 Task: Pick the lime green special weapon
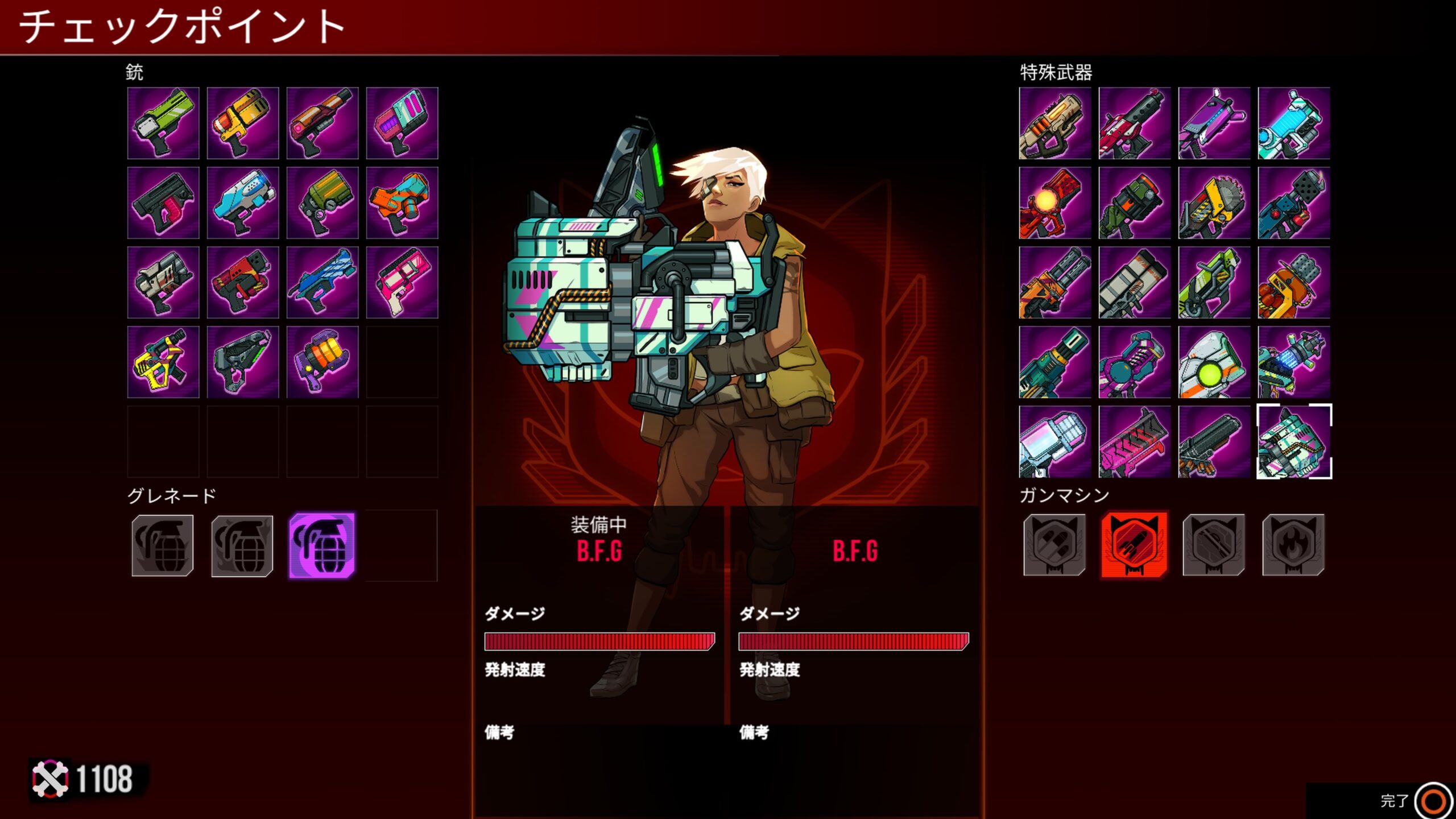pos(1214,282)
